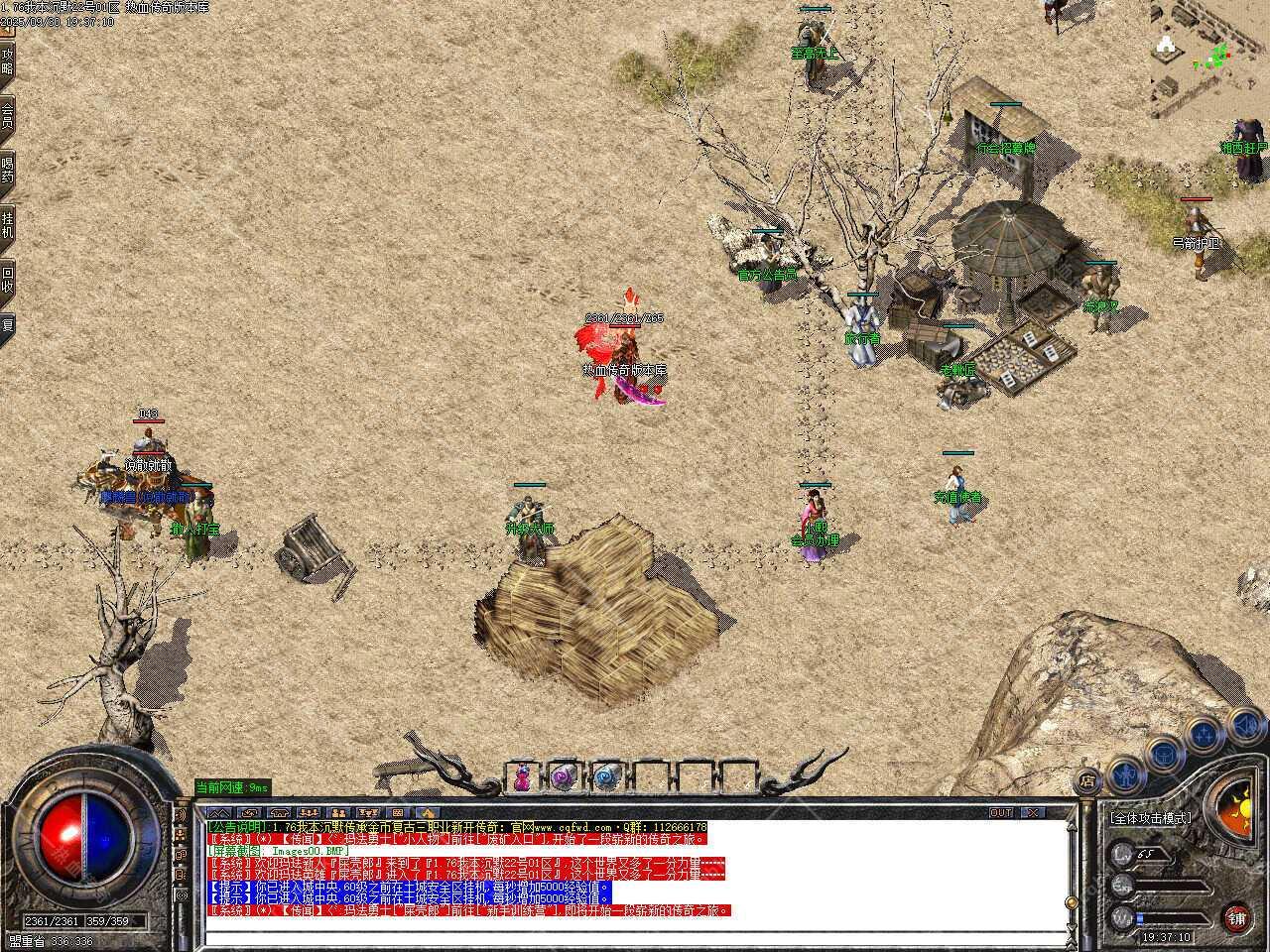Open the character figure panel button
This screenshot has height=952, width=1270.
click(1124, 771)
